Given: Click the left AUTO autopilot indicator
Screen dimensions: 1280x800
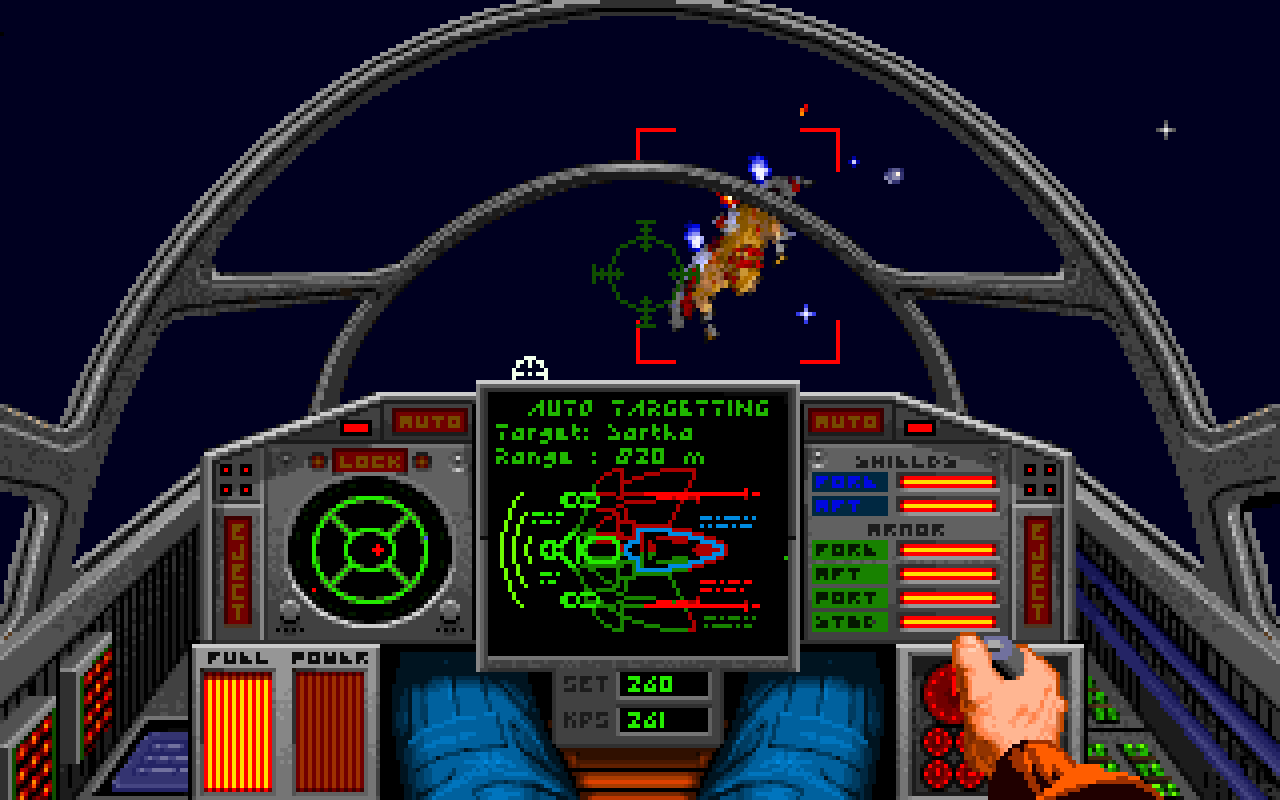Looking at the screenshot, I should (x=430, y=419).
